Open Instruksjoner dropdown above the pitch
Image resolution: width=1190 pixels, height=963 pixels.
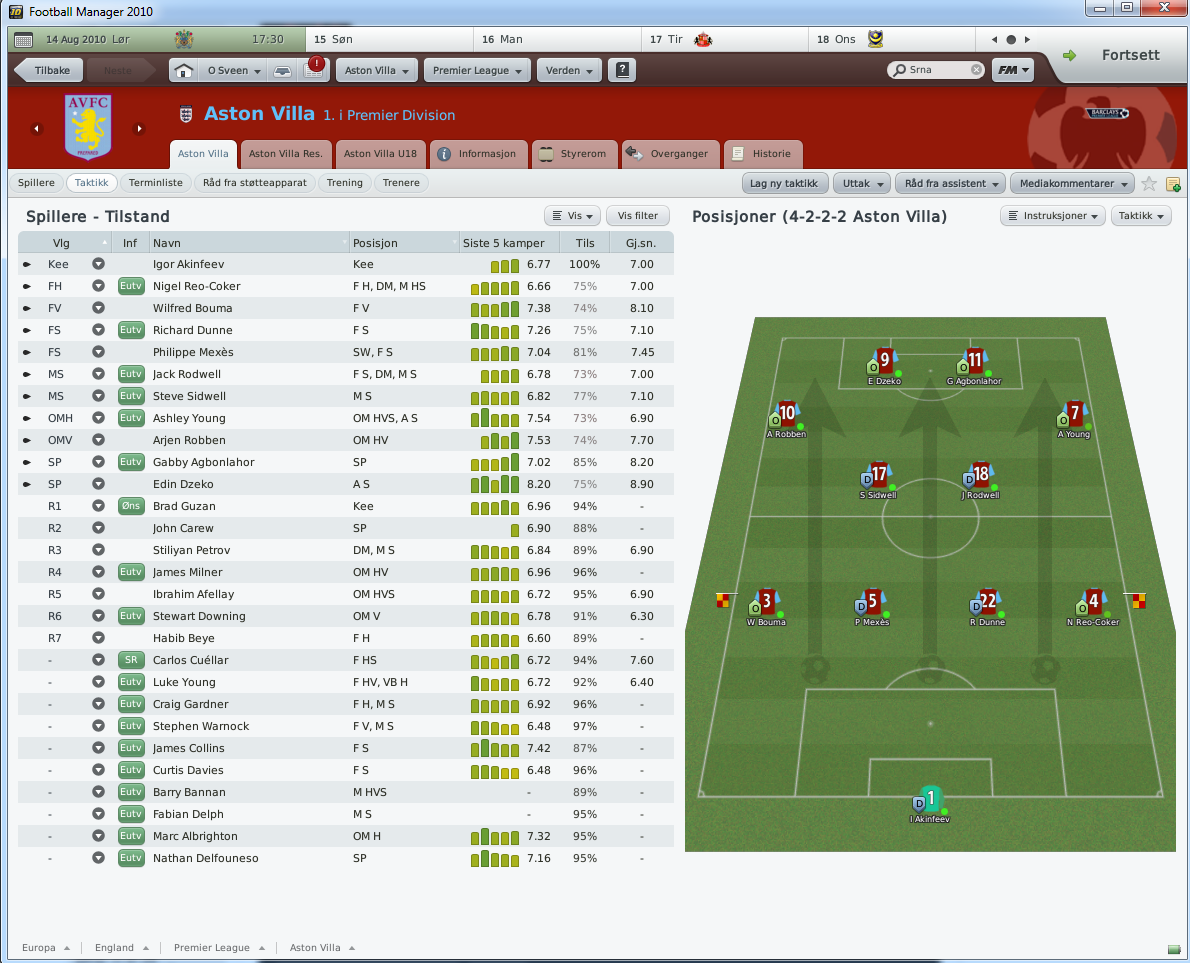point(1051,216)
